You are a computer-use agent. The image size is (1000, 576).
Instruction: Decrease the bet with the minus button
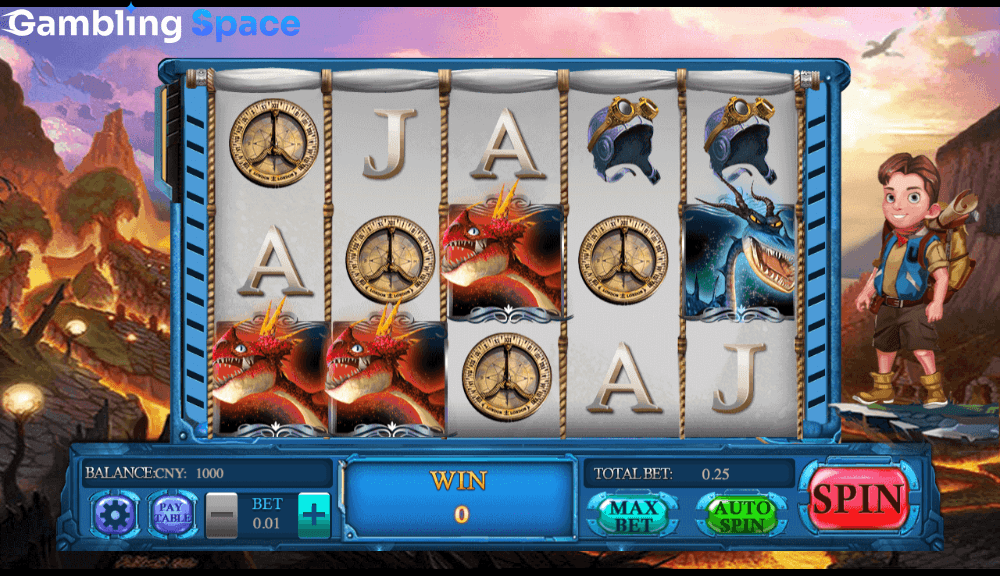click(222, 516)
